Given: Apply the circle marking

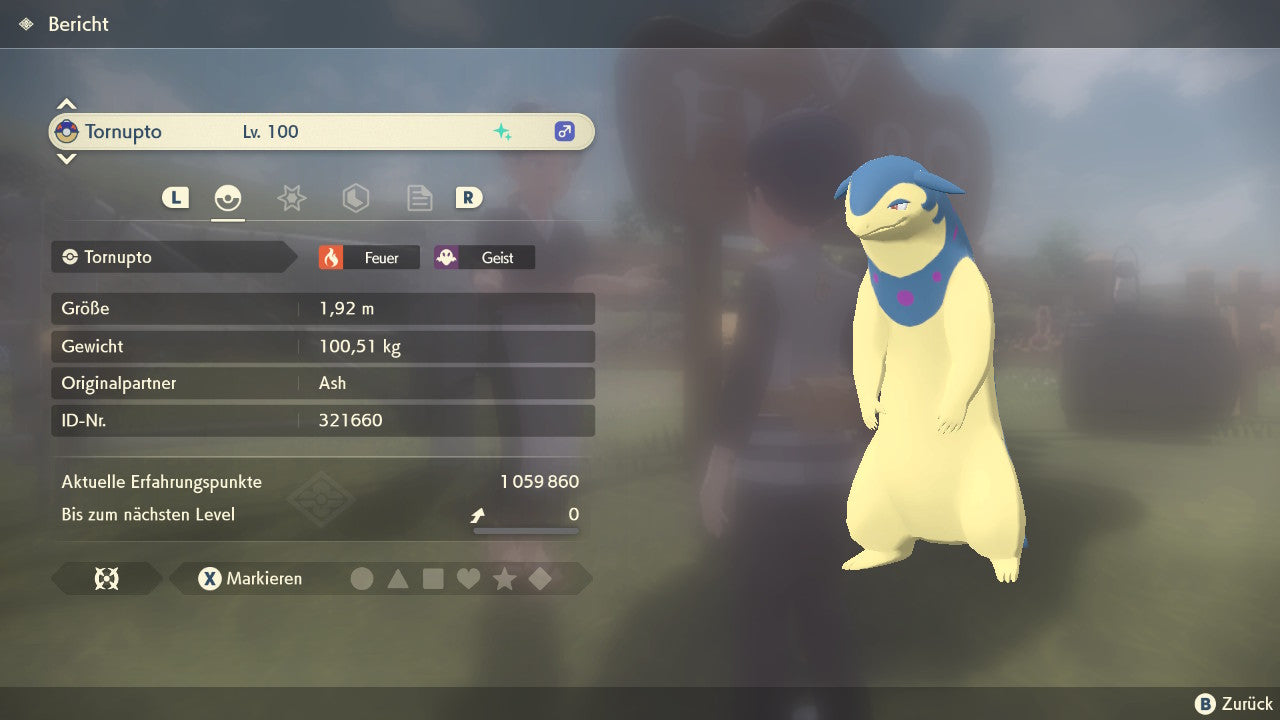Looking at the screenshot, I should 362,578.
